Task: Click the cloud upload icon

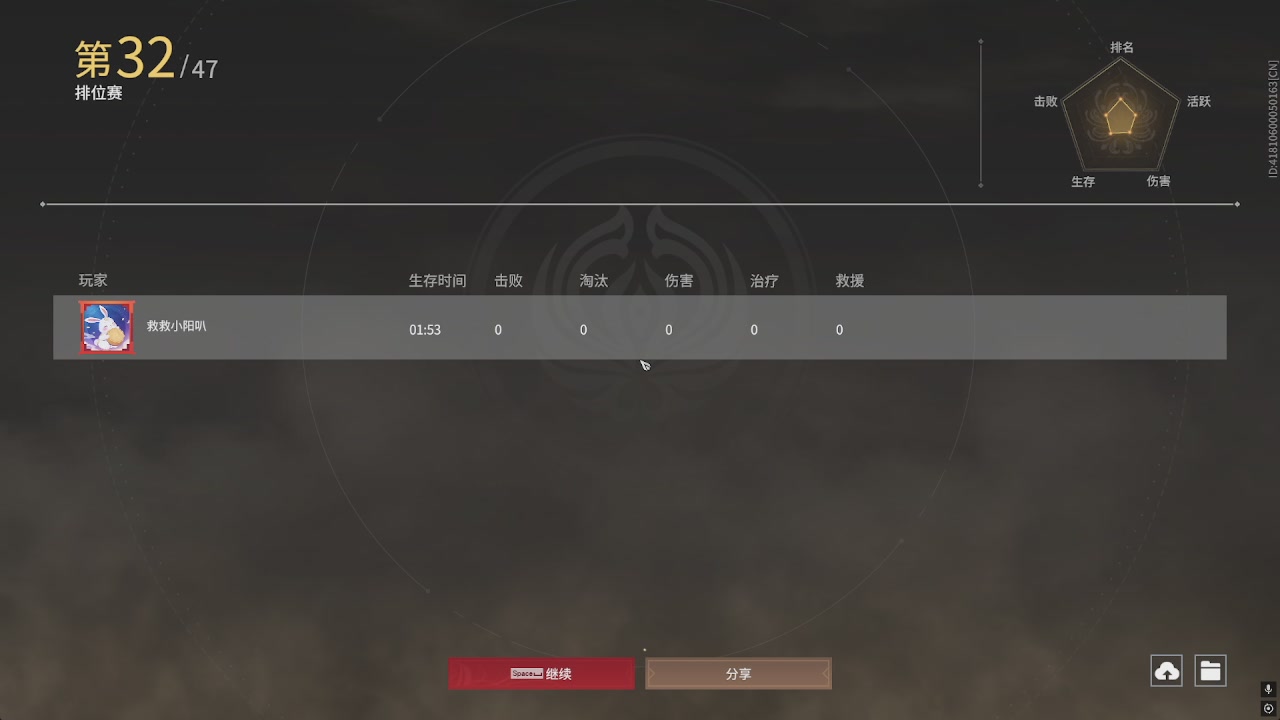Action: 1166,670
